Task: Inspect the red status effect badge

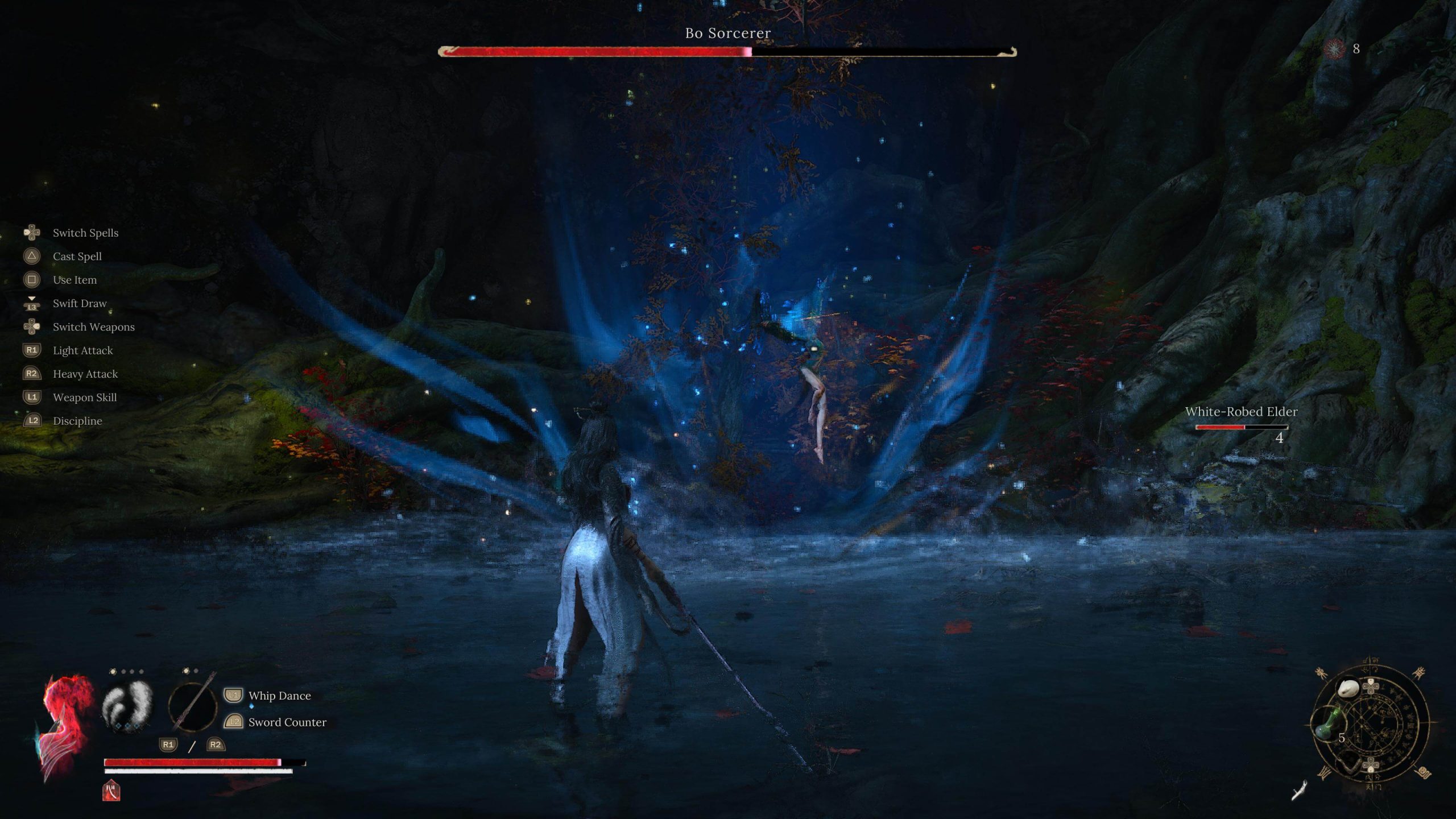Action: pyautogui.click(x=111, y=791)
